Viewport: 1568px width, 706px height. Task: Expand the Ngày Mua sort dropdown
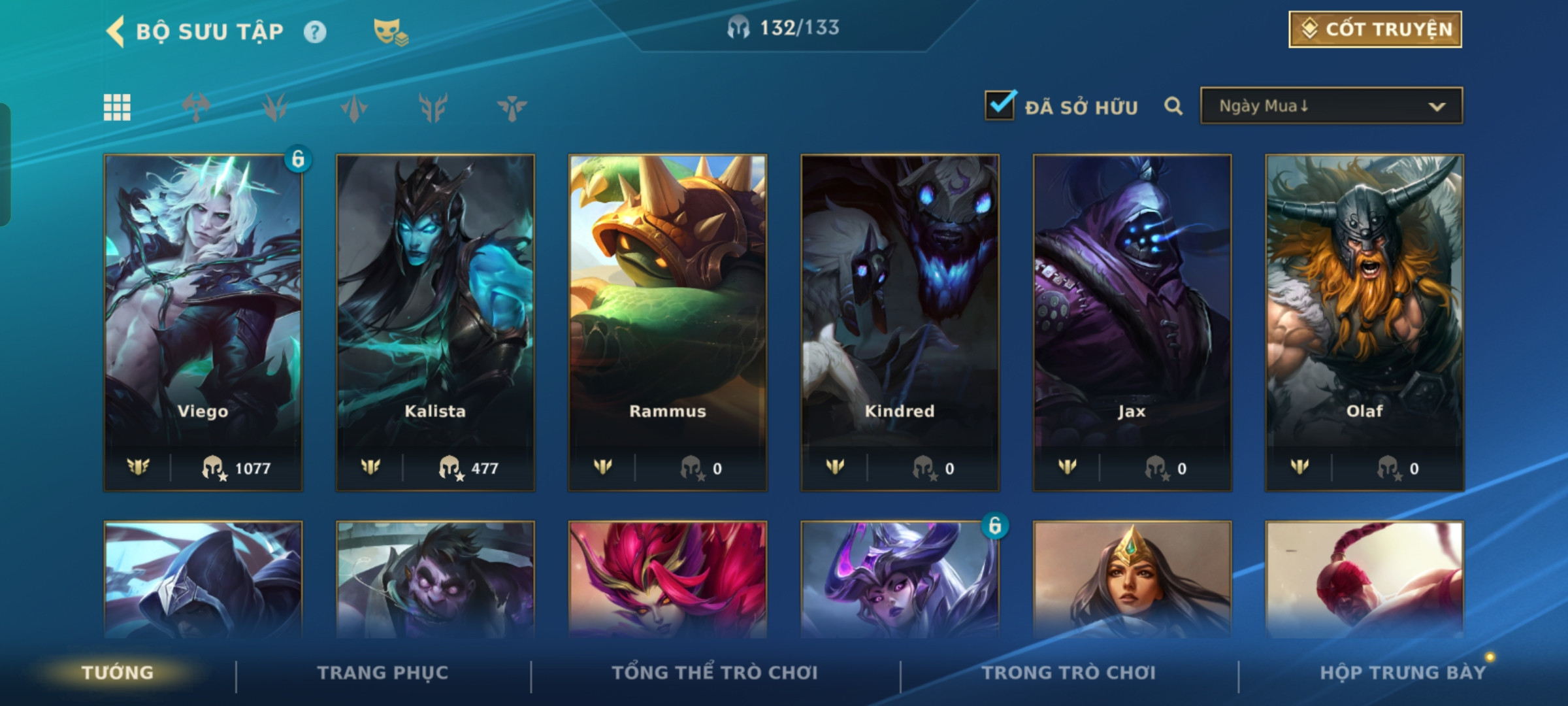[1331, 106]
